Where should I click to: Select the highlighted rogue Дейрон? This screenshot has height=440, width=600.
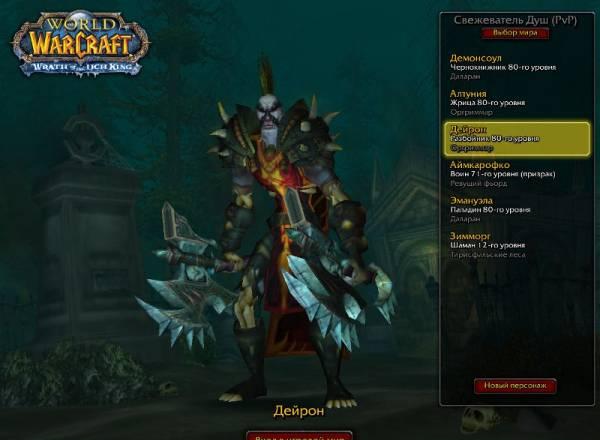(508, 137)
